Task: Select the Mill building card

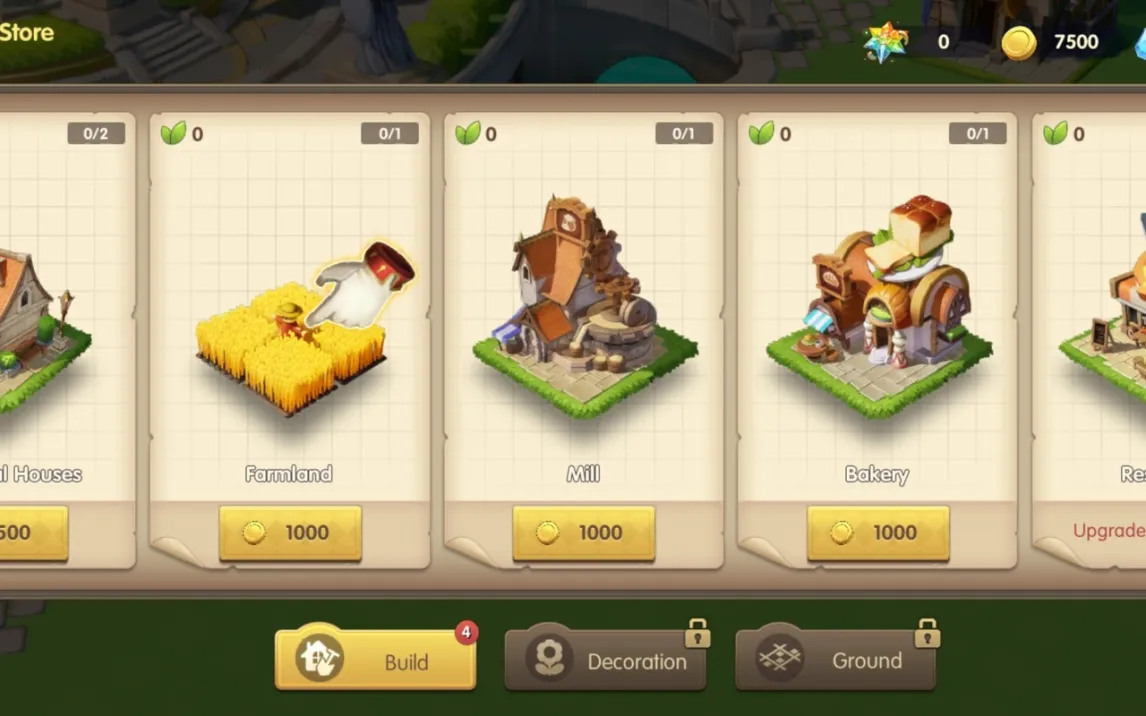Action: 584,320
